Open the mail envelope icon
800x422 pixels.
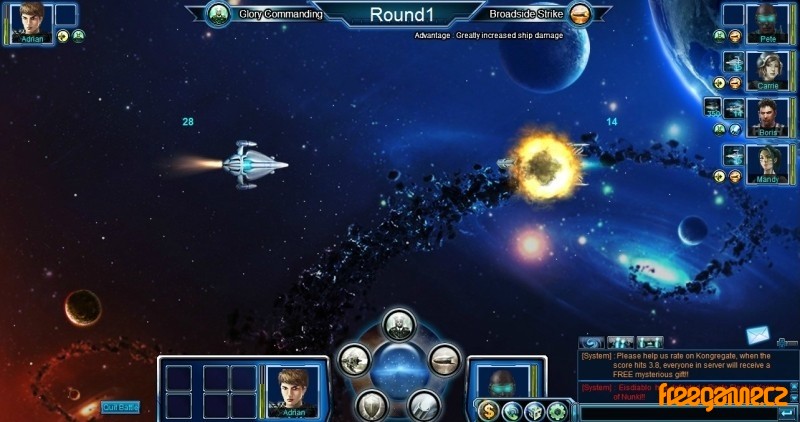pyautogui.click(x=757, y=335)
